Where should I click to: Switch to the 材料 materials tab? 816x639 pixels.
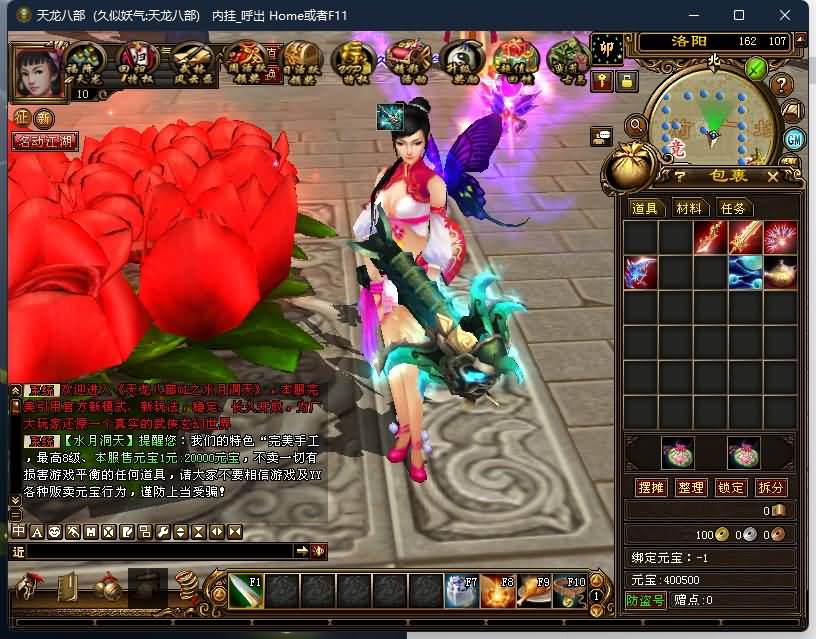point(689,208)
